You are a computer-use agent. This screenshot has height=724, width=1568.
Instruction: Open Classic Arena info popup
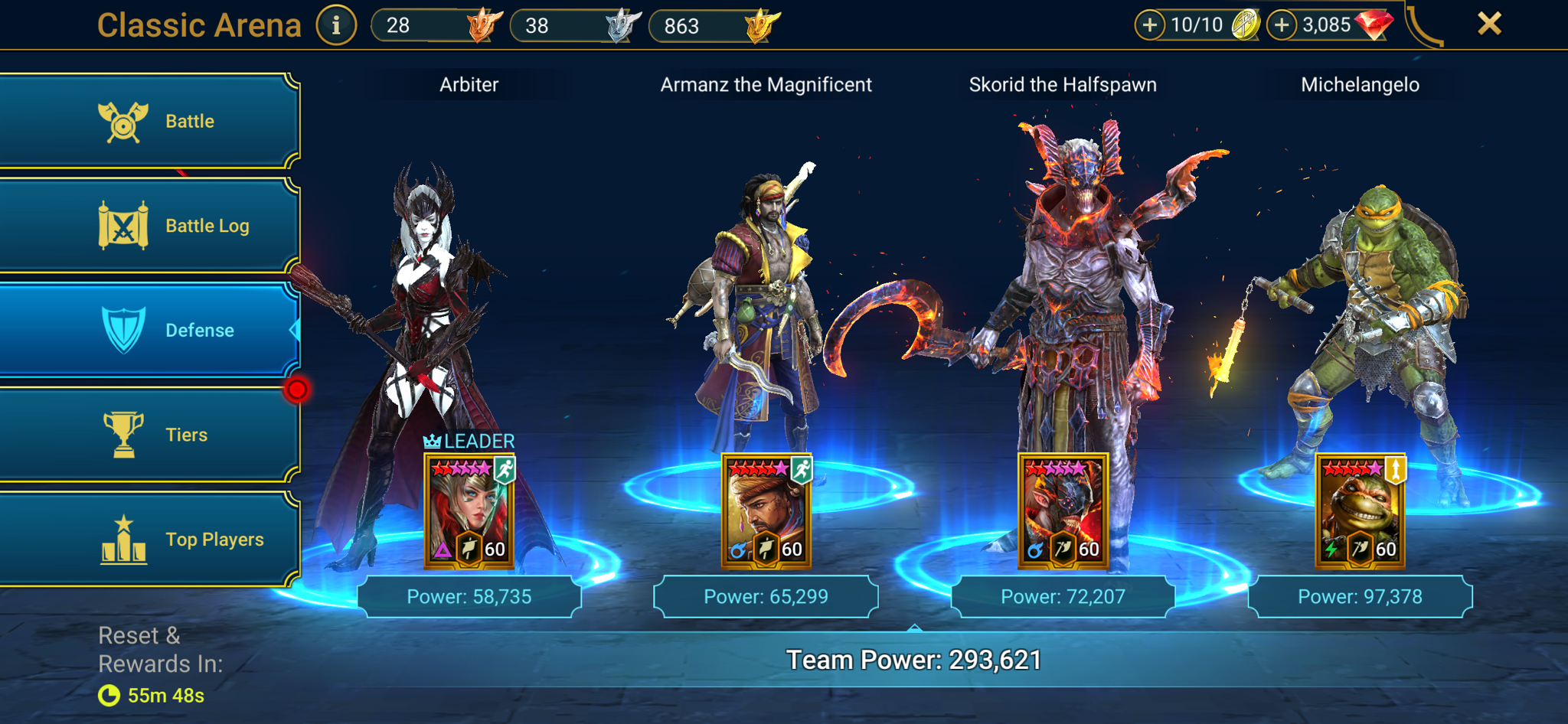(336, 24)
